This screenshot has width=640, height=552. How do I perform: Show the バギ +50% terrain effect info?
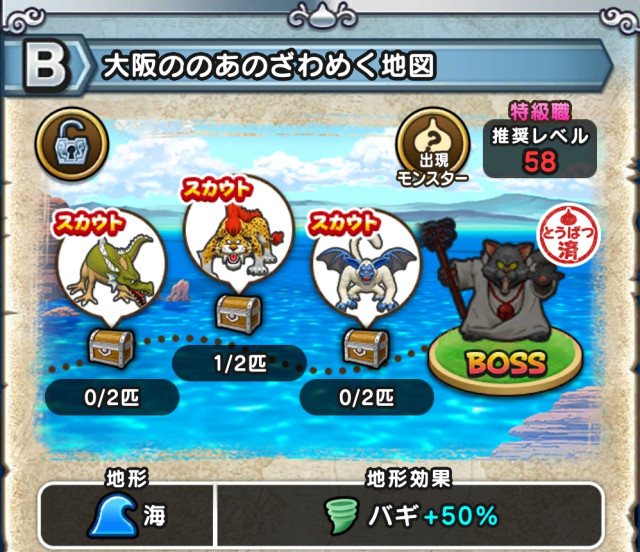click(410, 515)
